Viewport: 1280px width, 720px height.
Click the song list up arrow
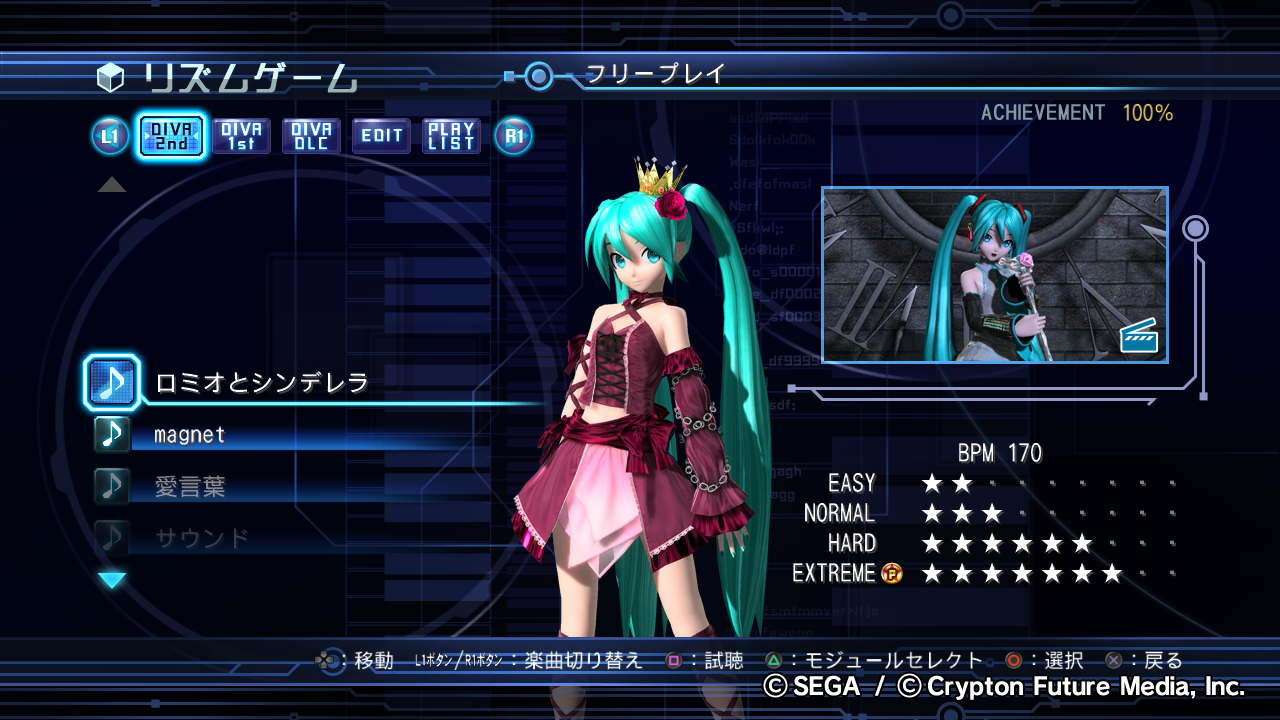pyautogui.click(x=112, y=185)
